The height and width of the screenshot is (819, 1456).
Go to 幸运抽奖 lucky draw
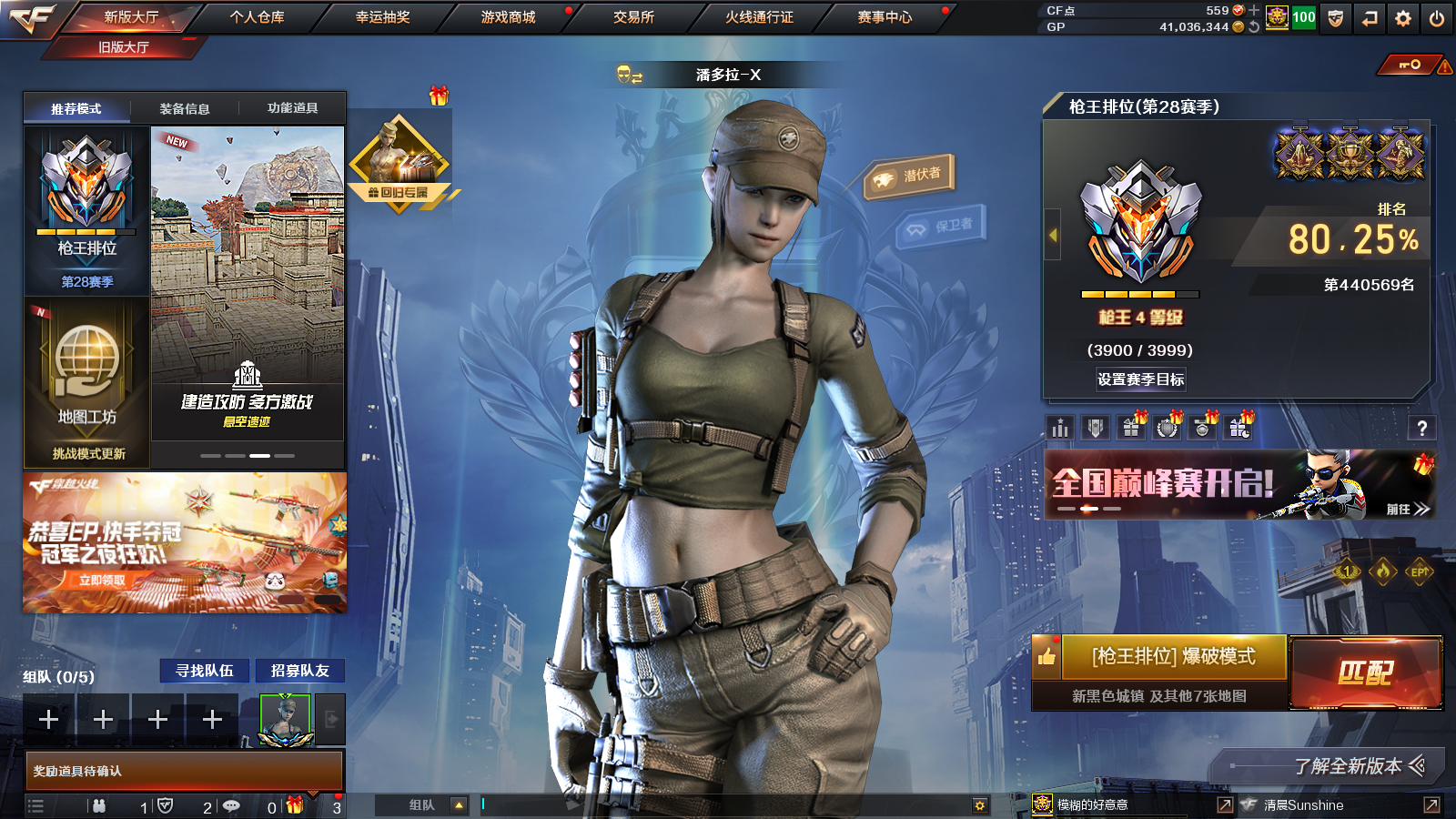382,17
